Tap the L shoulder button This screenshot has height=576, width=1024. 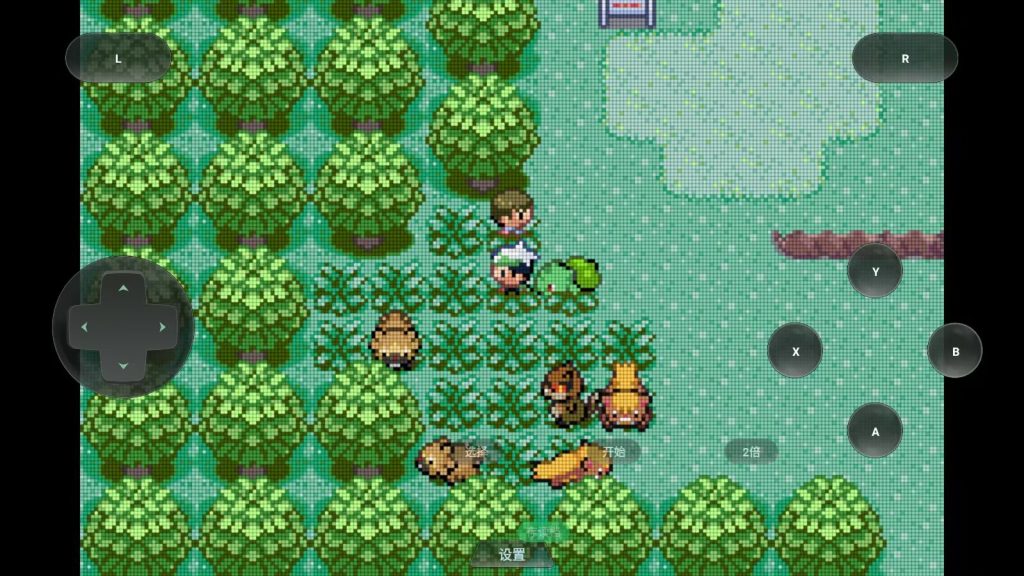[118, 58]
